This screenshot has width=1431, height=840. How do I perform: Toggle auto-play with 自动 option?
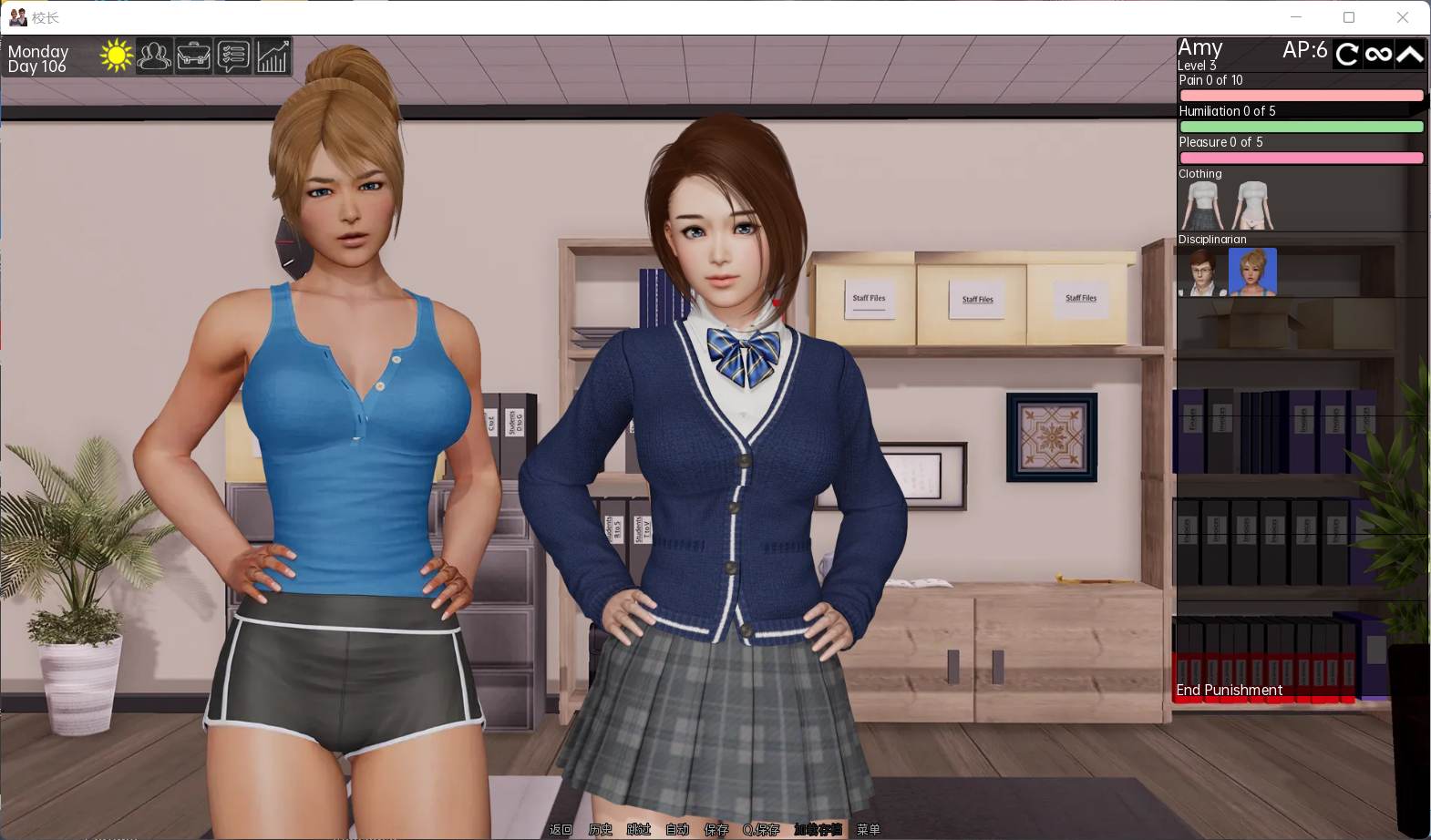[676, 830]
